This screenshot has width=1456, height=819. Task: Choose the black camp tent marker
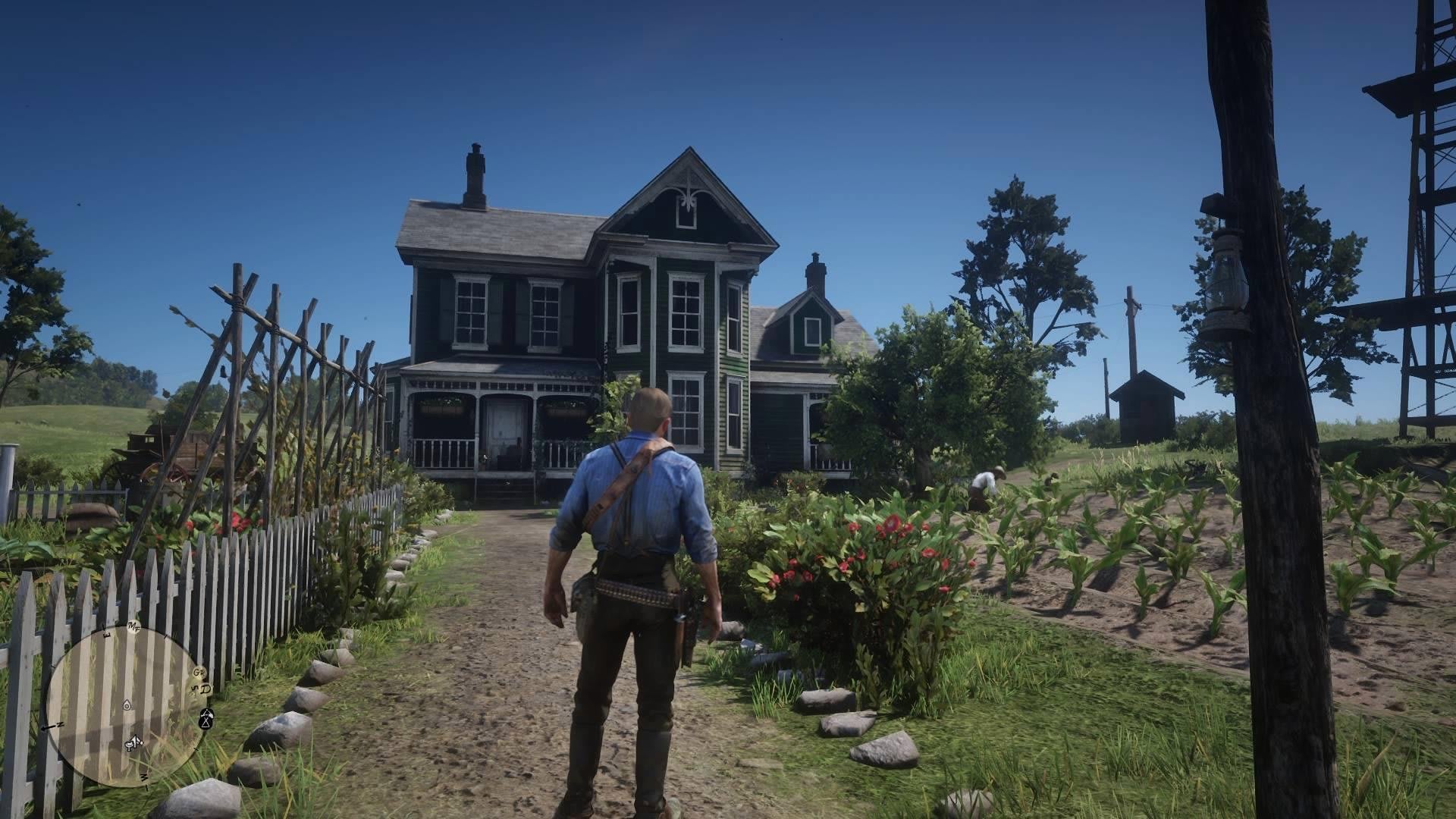click(x=206, y=721)
